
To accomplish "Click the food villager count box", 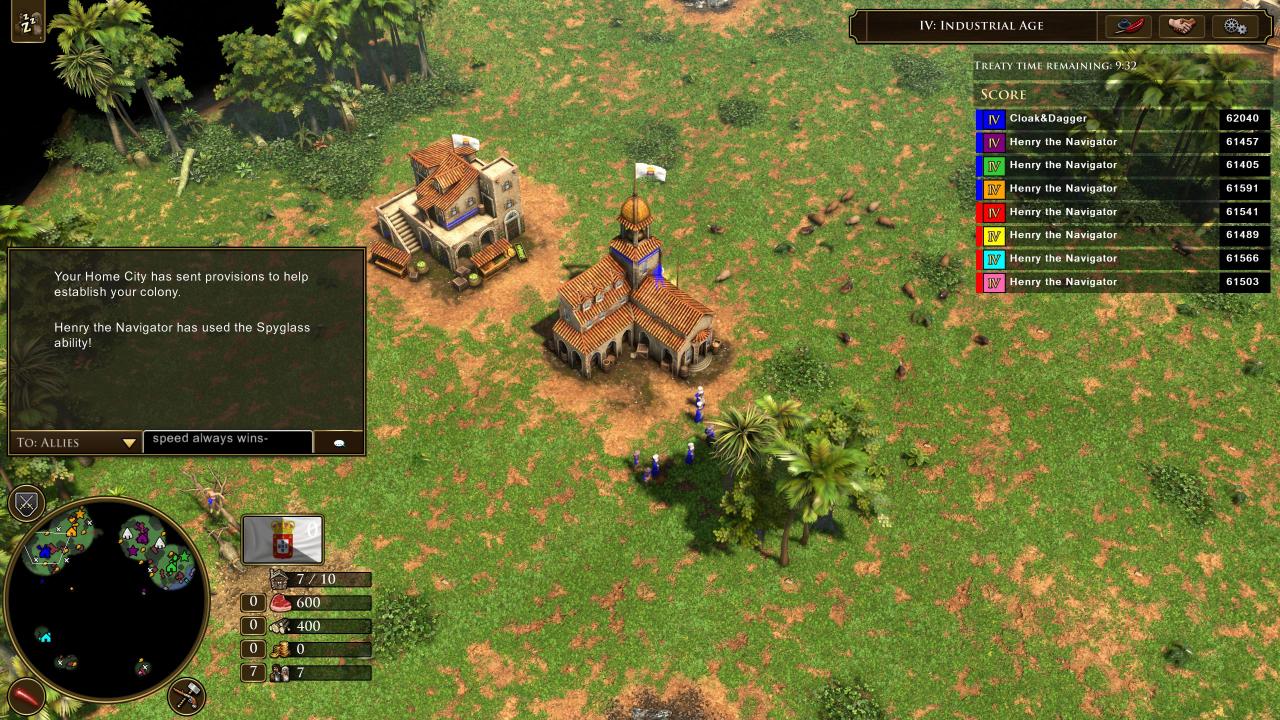I will pyautogui.click(x=253, y=602).
